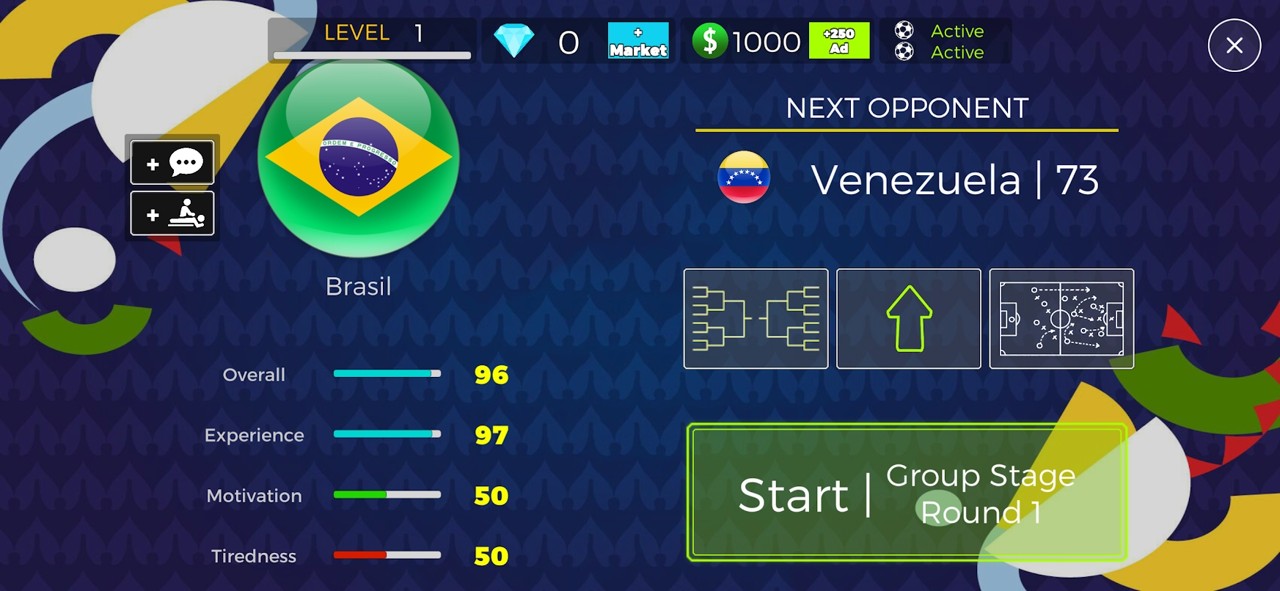Screen dimensions: 1280x591
Task: Click the green upgrade arrow button
Action: [x=908, y=318]
